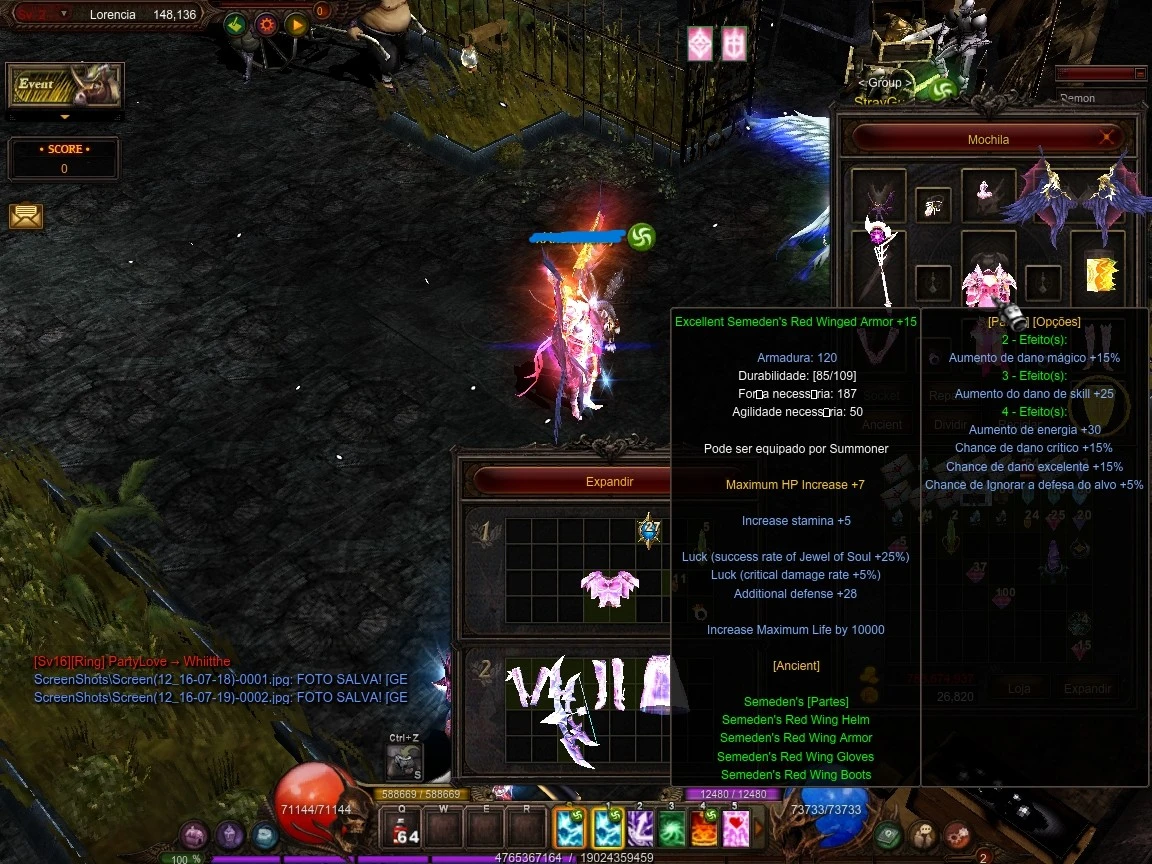Image resolution: width=1152 pixels, height=864 pixels.
Task: Use the potion in the Q slot
Action: (403, 829)
